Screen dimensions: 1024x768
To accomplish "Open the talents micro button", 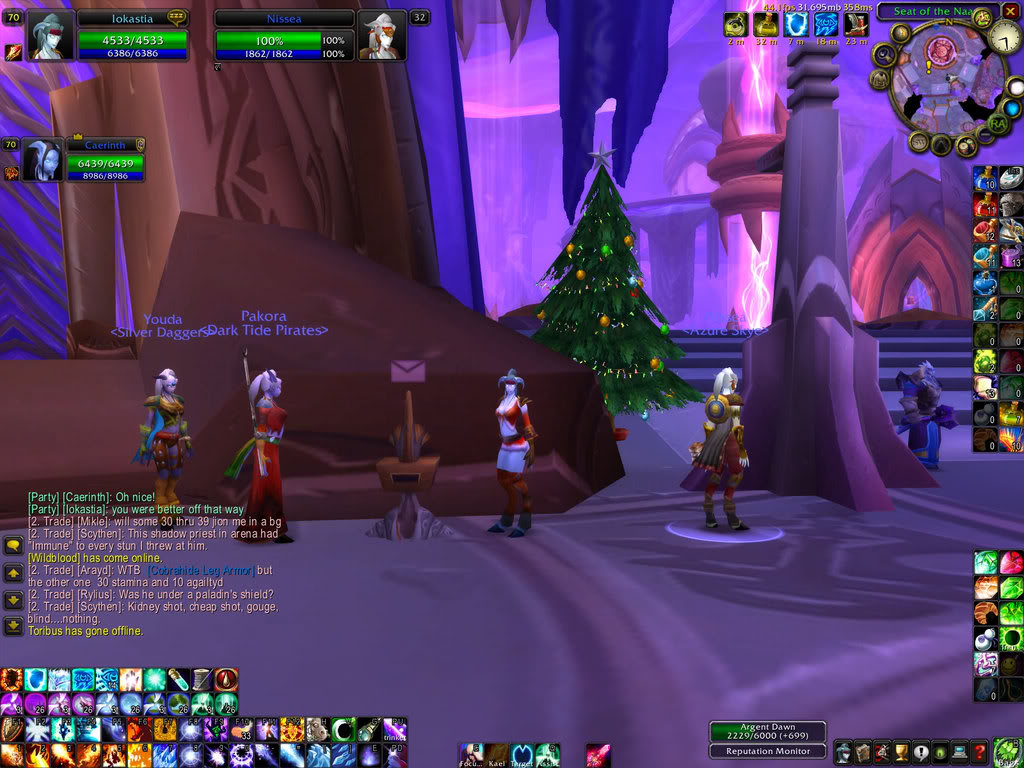I will click(880, 752).
